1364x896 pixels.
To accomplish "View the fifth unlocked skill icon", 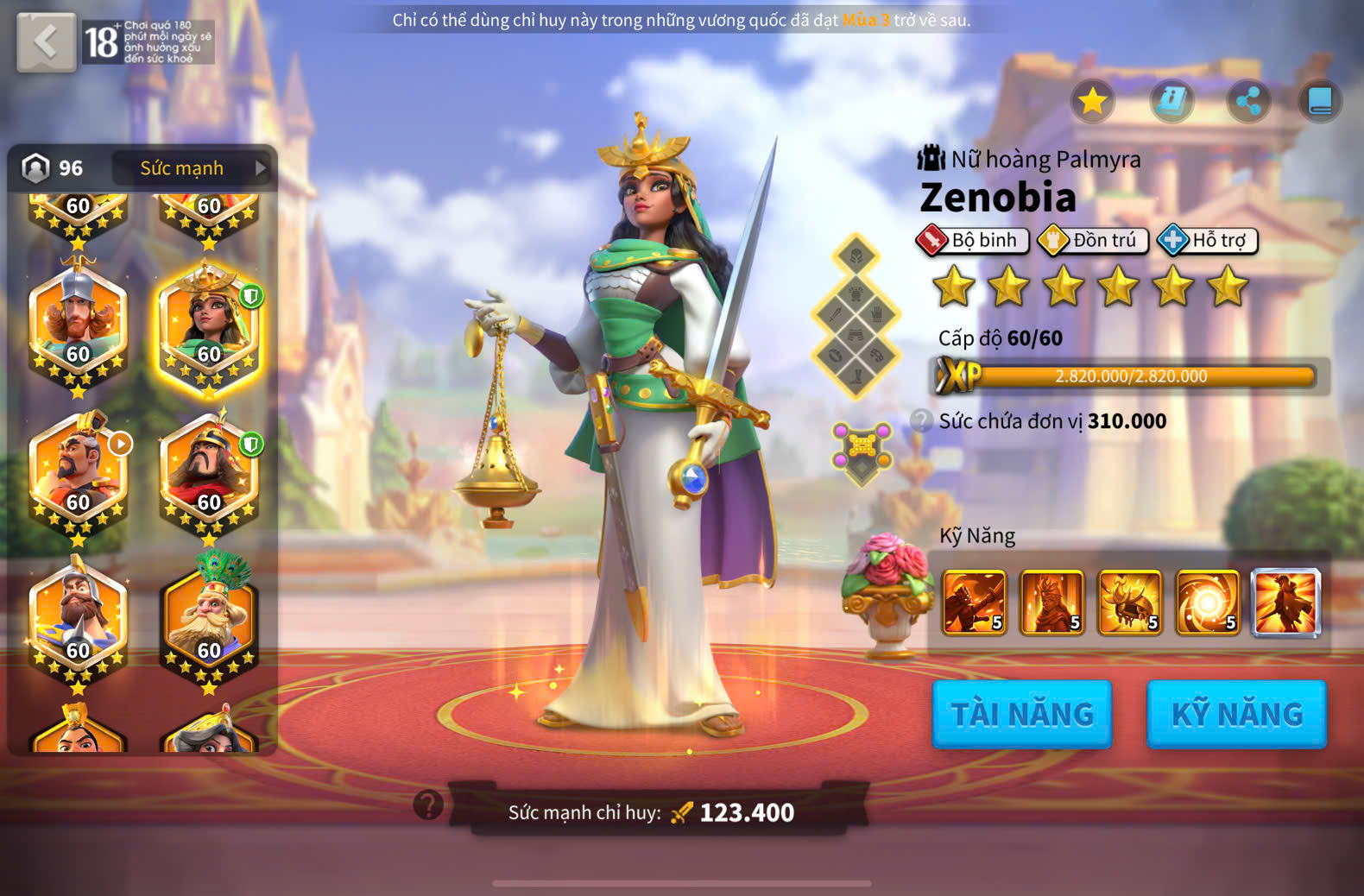I will click(x=1285, y=603).
